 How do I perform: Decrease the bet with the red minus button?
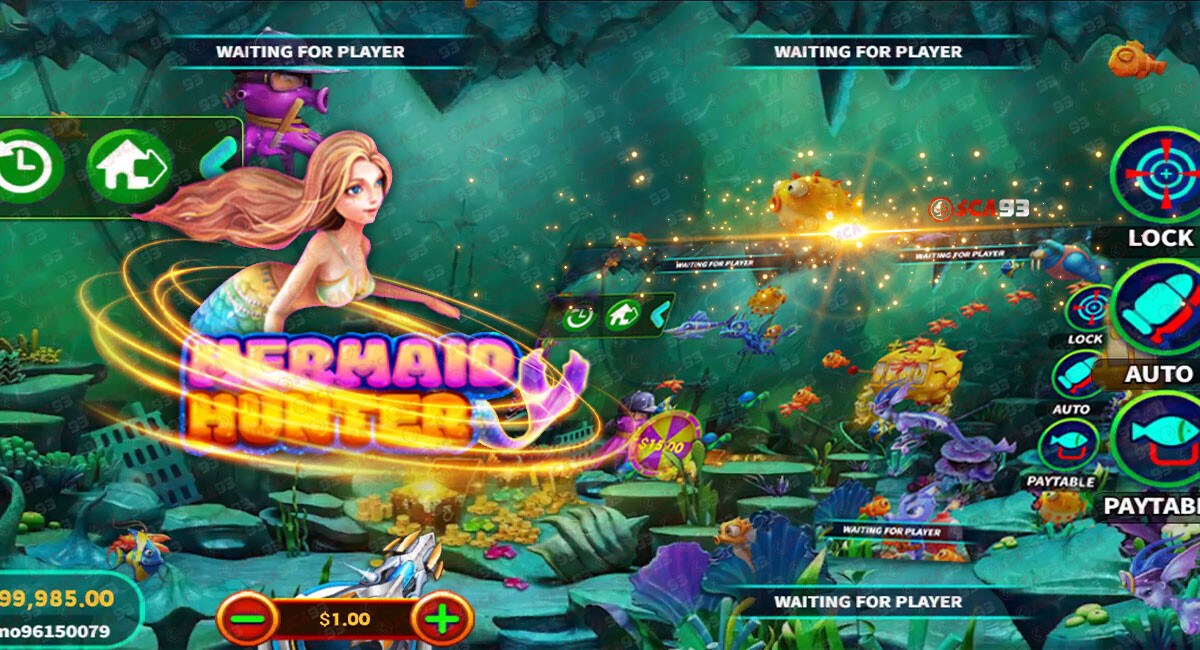pyautogui.click(x=247, y=619)
